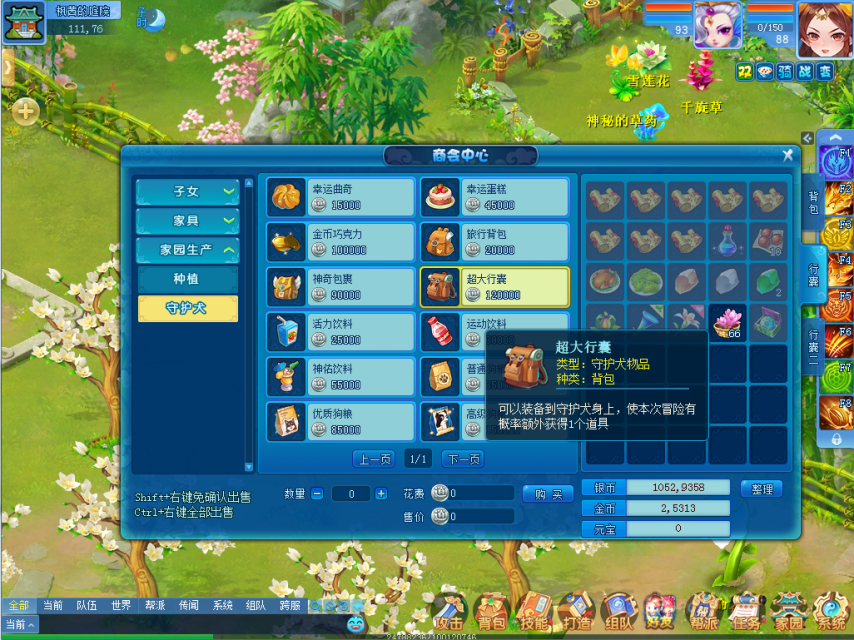Viewport: 854px width, 640px height.
Task: Close the 商会中心 shop window
Action: pyautogui.click(x=787, y=155)
